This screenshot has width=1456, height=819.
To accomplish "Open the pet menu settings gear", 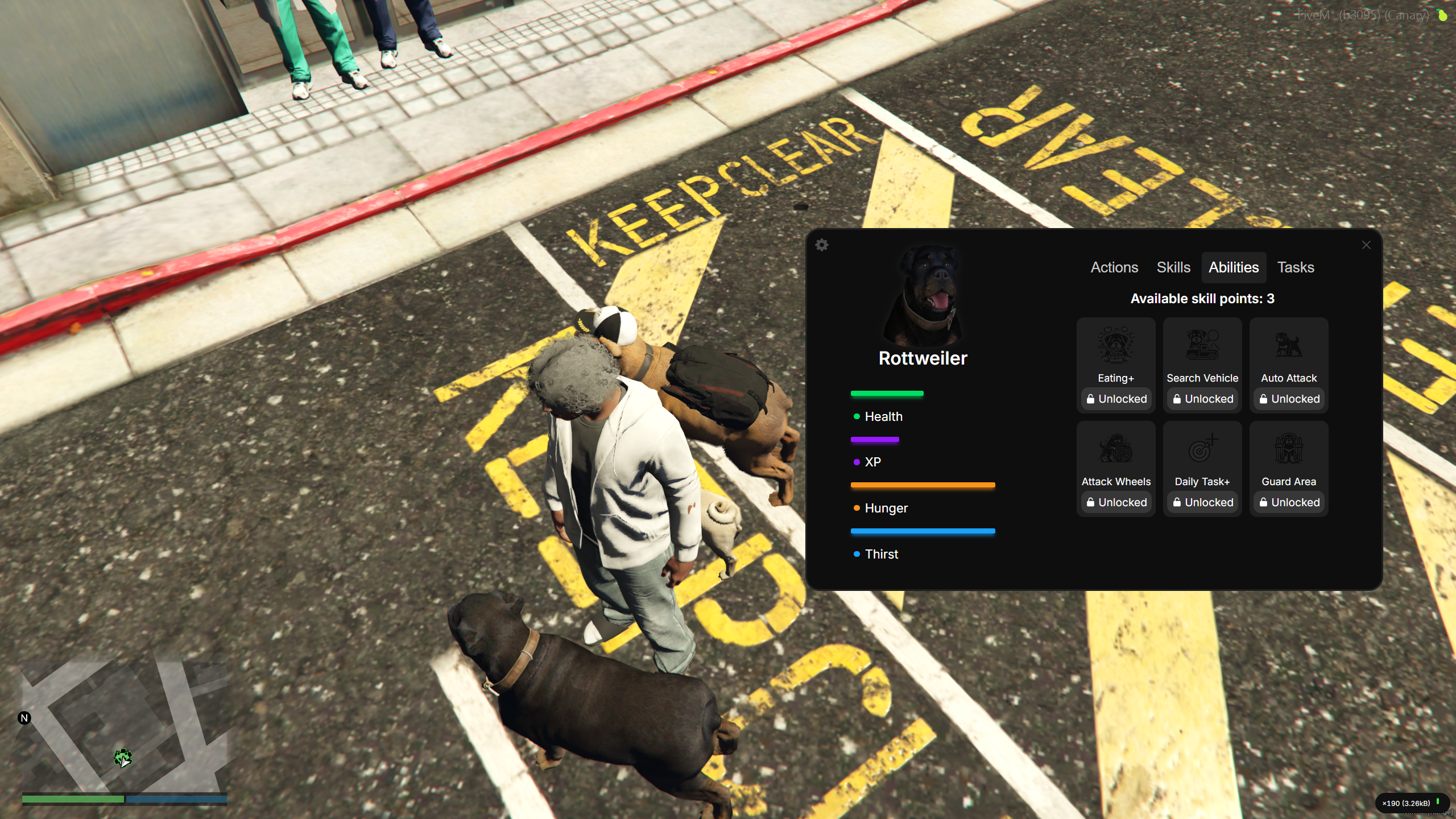I will [x=822, y=245].
